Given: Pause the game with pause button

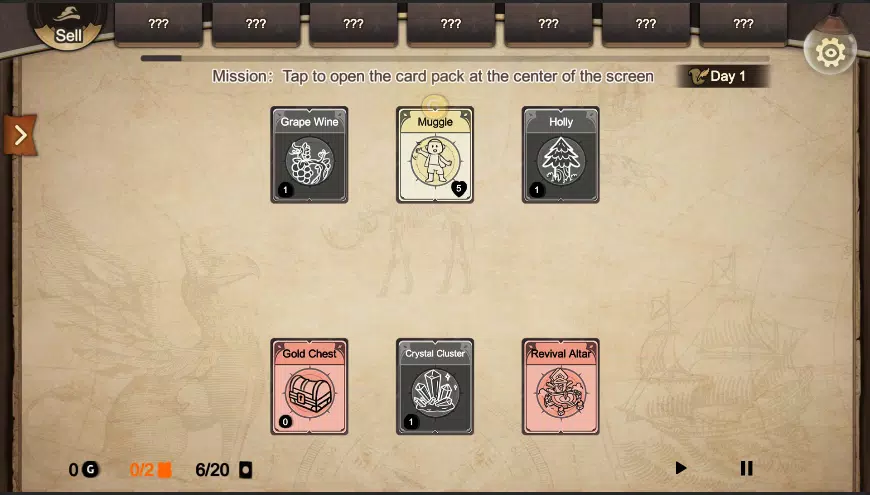Looking at the screenshot, I should pos(746,468).
